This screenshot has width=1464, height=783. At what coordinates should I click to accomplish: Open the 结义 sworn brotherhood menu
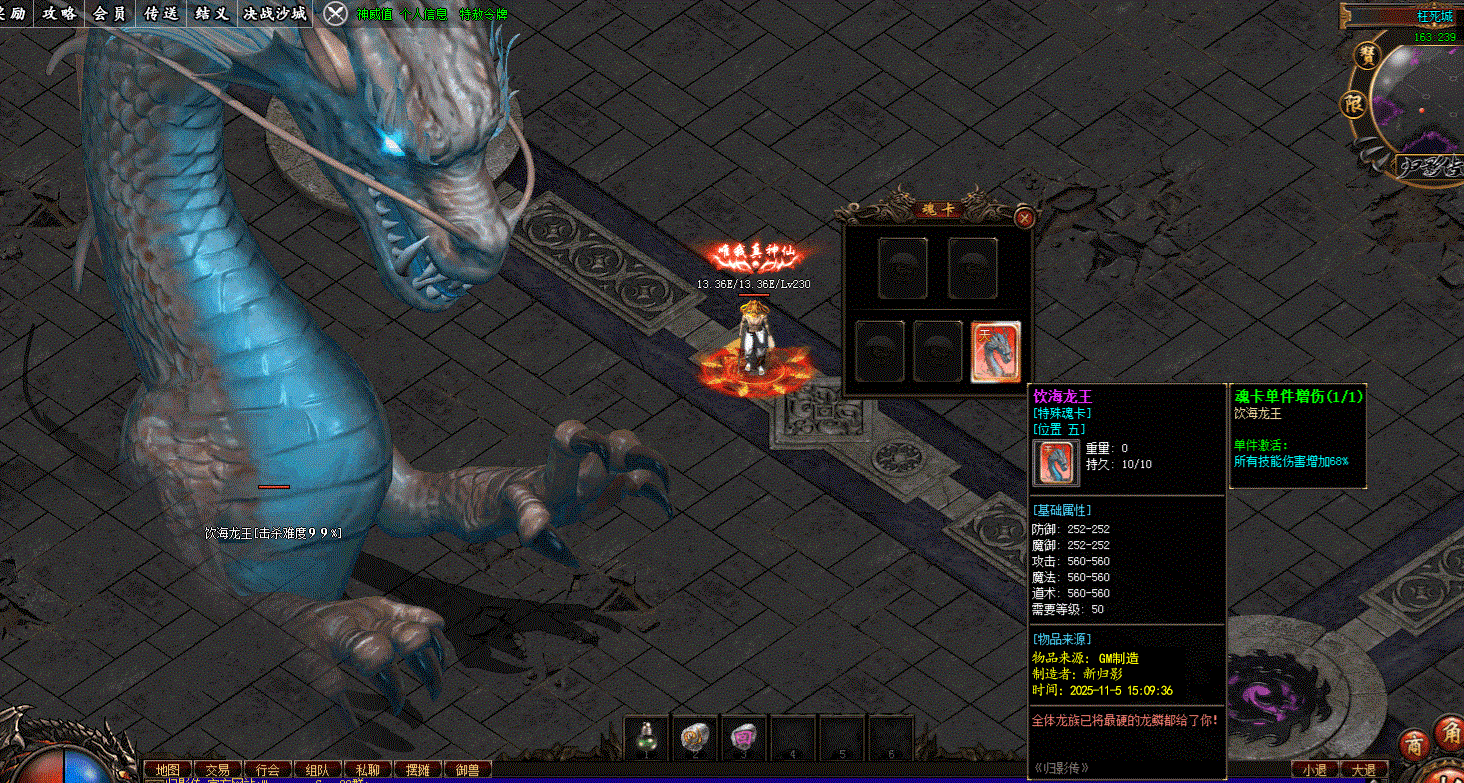pos(212,13)
